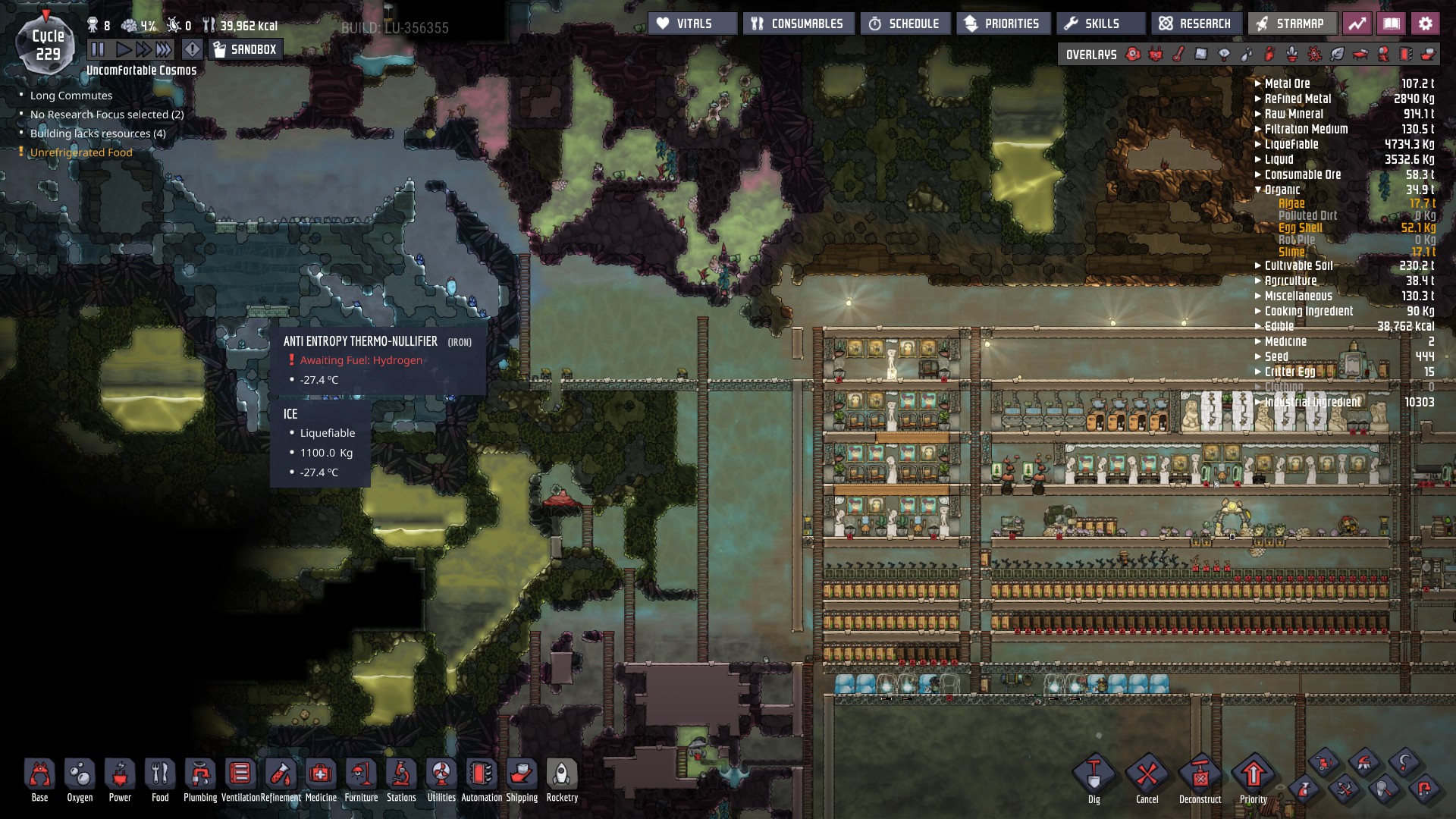Open the Vitals panel
Image resolution: width=1456 pixels, height=819 pixels.
pos(692,24)
